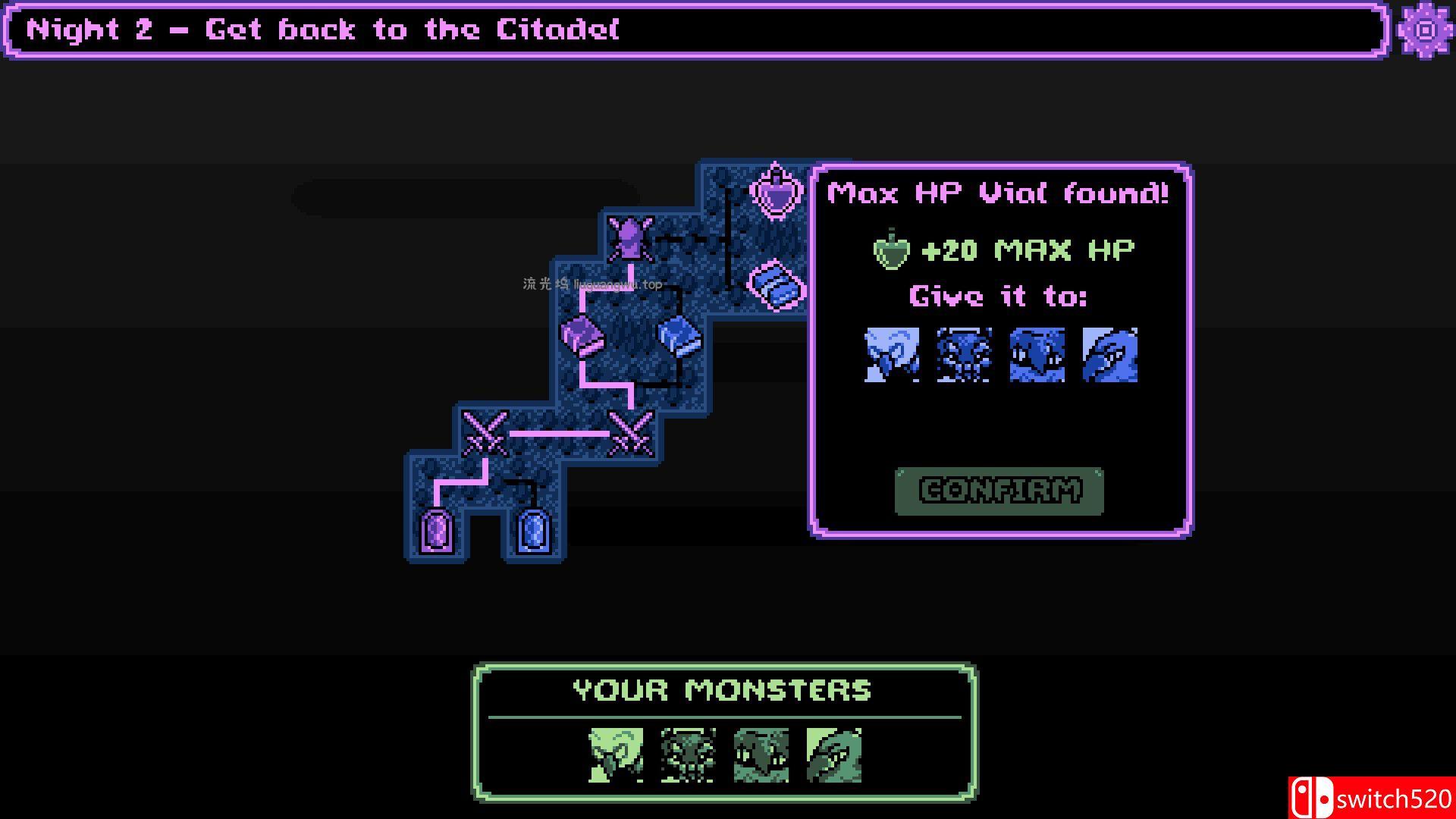Pick the wide-eyed monster in Your Monsters

[761, 755]
